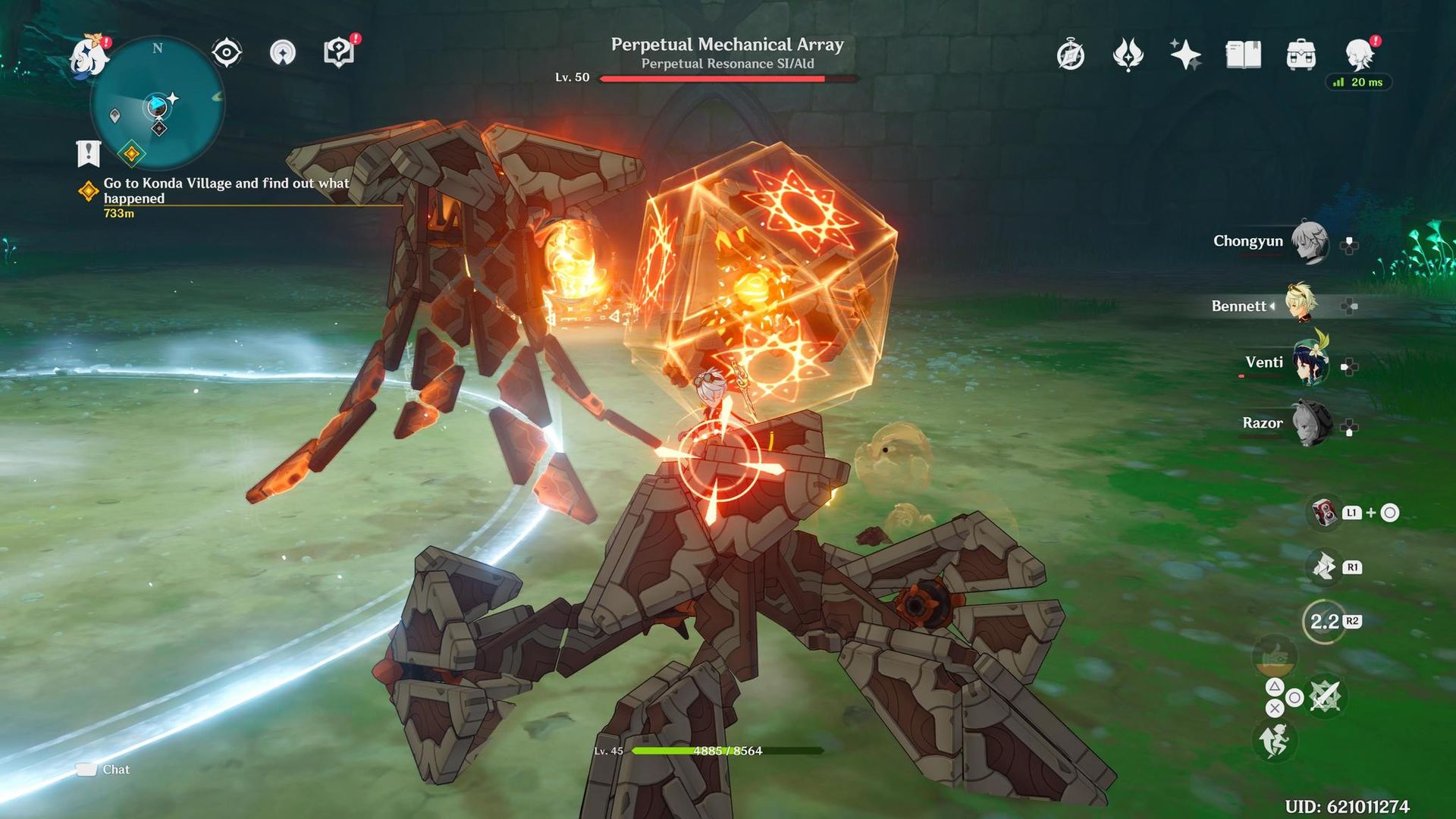Open the Quest journal book icon
Viewport: 1456px width, 819px height.
(x=1242, y=55)
